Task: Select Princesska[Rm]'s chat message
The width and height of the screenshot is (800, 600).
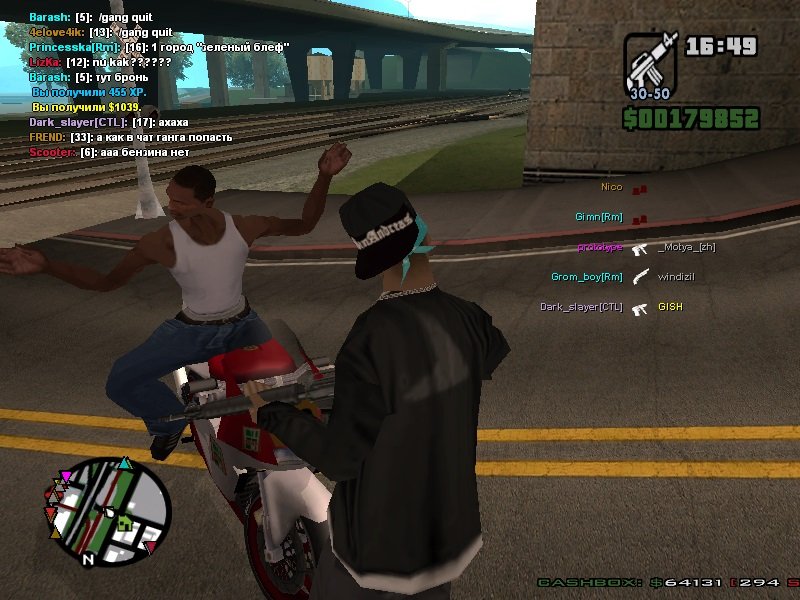Action: 159,47
